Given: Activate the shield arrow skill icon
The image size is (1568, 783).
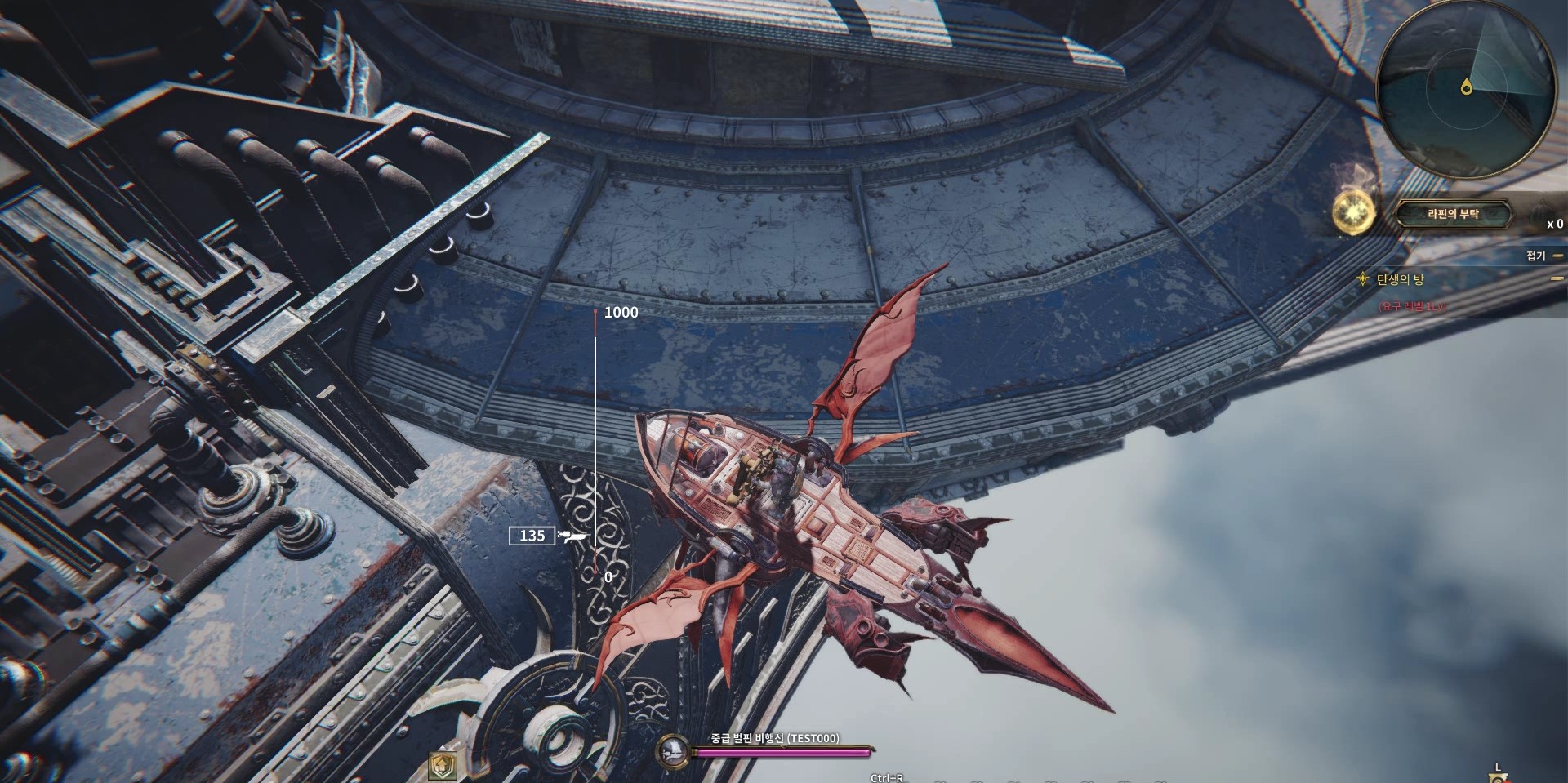Looking at the screenshot, I should pos(442,765).
